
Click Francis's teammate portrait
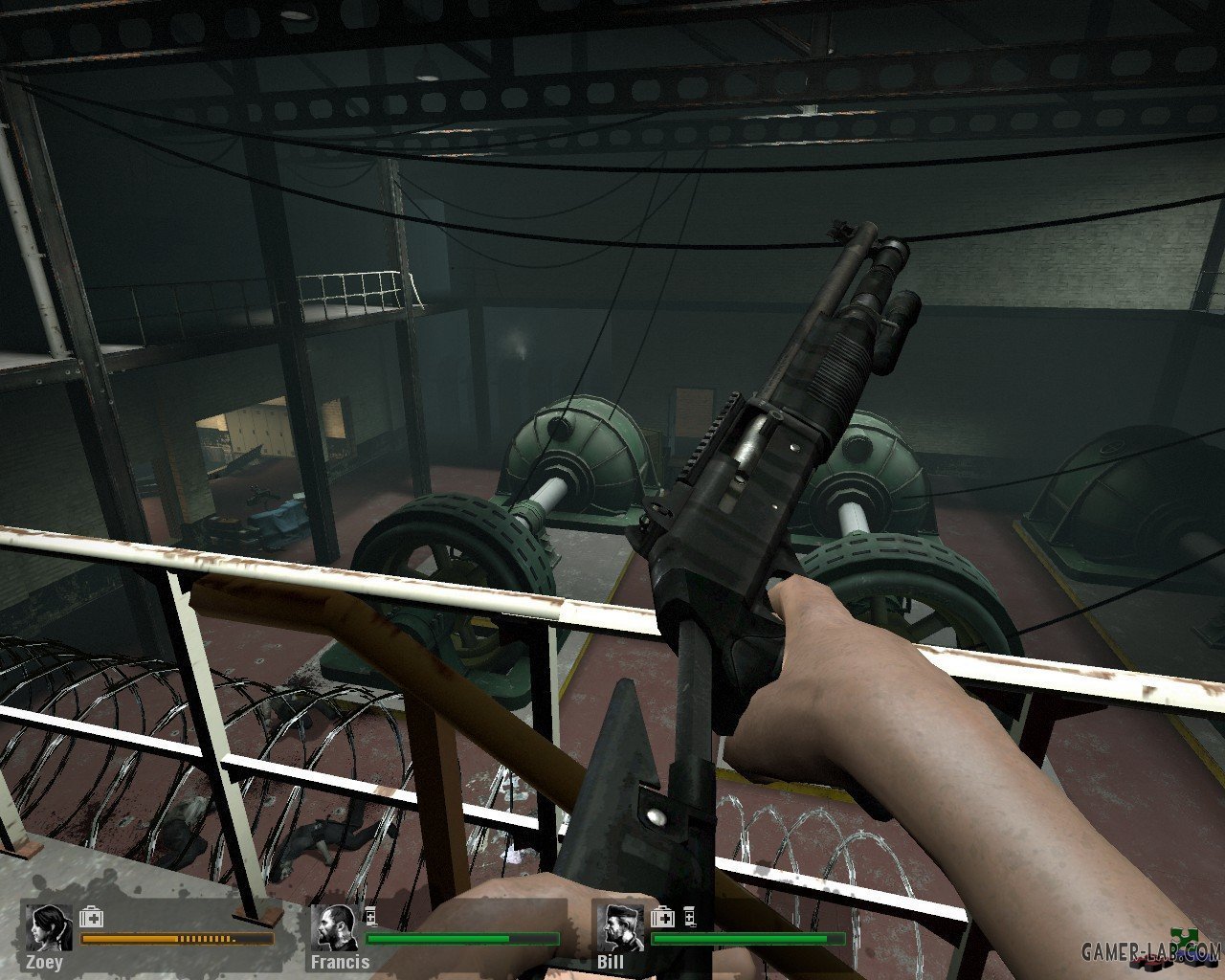pos(338,927)
